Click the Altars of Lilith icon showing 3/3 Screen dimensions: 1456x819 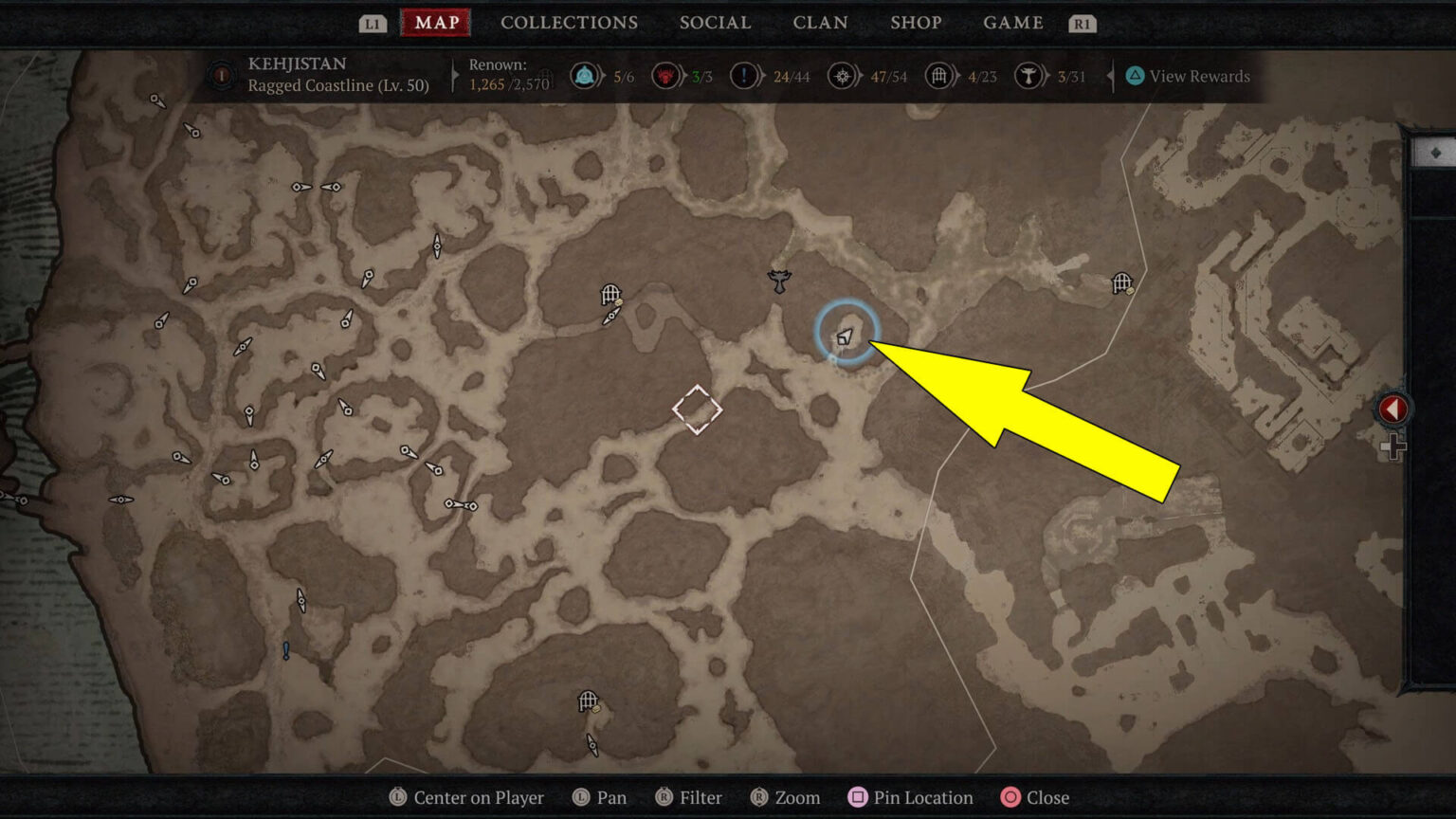pyautogui.click(x=666, y=75)
